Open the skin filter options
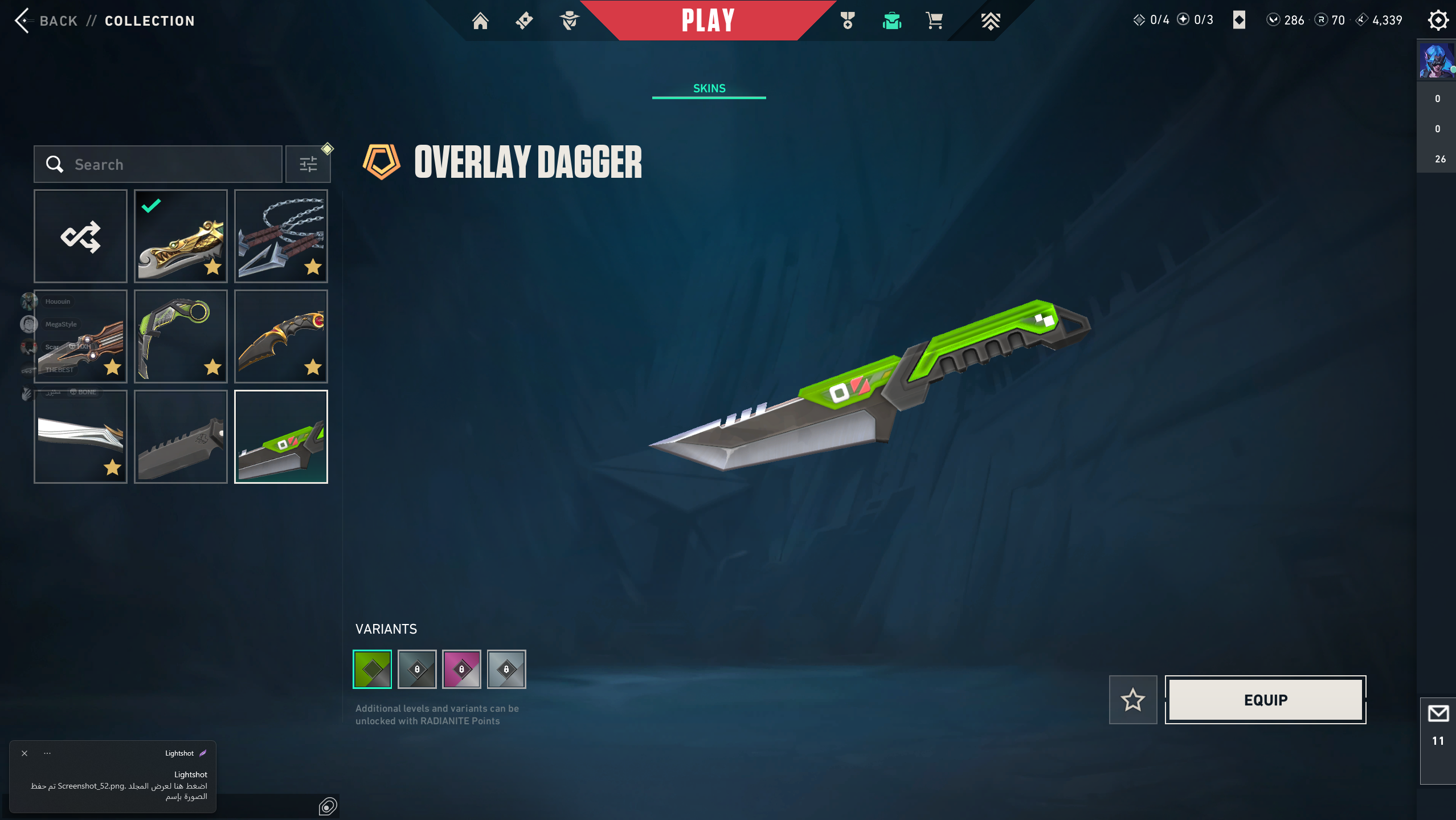This screenshot has height=820, width=1456. [x=308, y=165]
